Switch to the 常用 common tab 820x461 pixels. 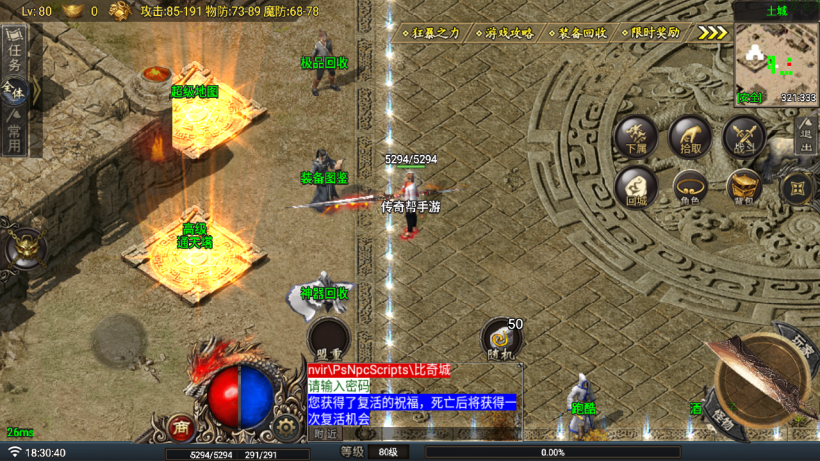coord(14,131)
